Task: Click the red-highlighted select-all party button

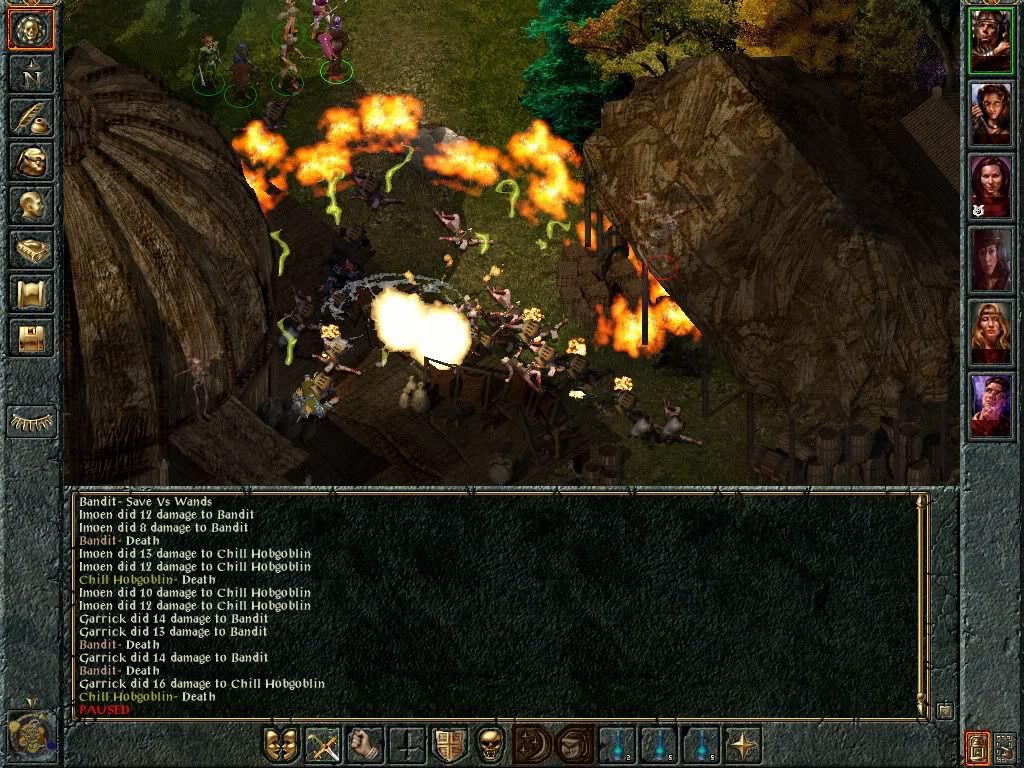Action: point(977,746)
